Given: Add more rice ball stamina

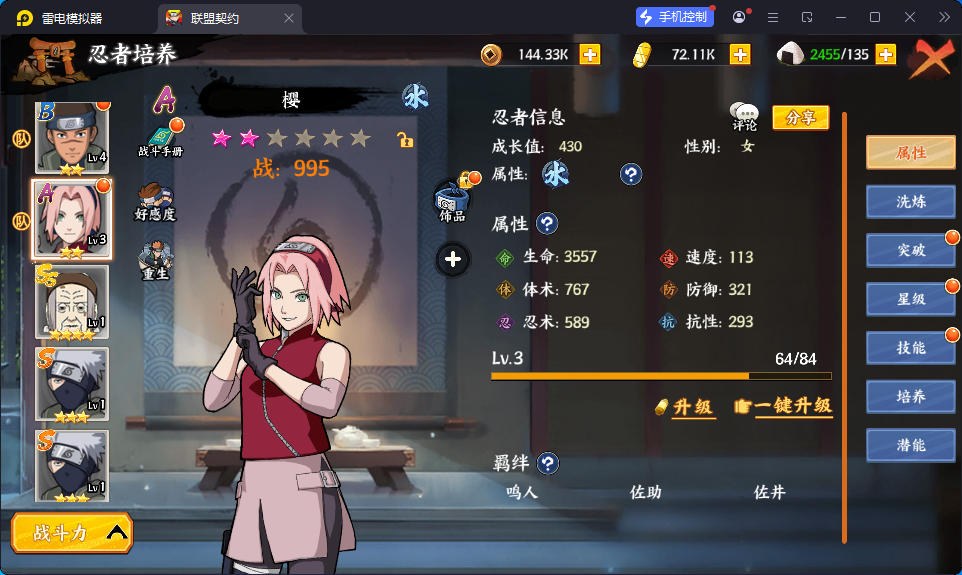Looking at the screenshot, I should click(x=885, y=55).
